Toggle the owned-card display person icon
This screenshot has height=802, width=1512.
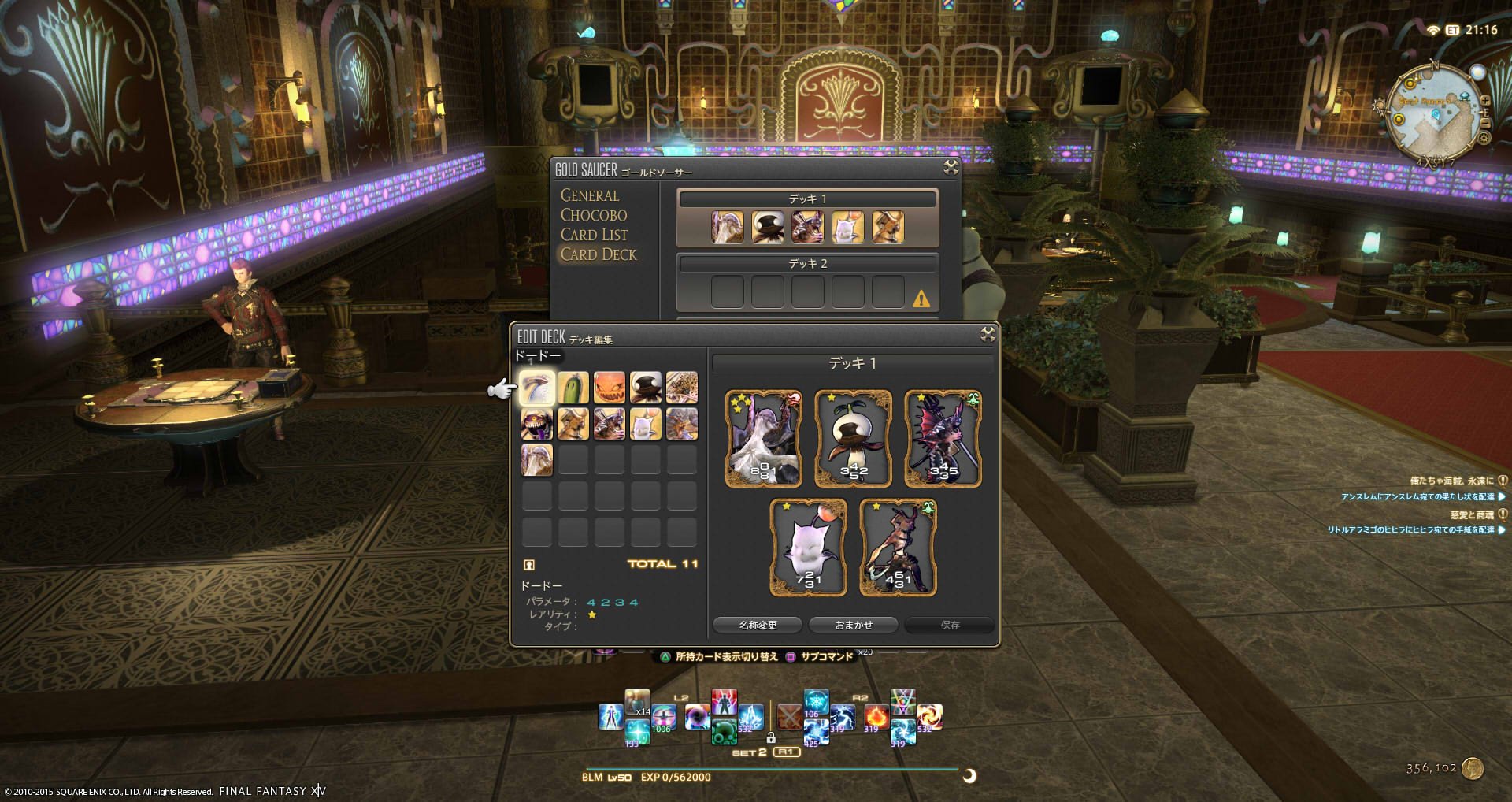pos(528,563)
